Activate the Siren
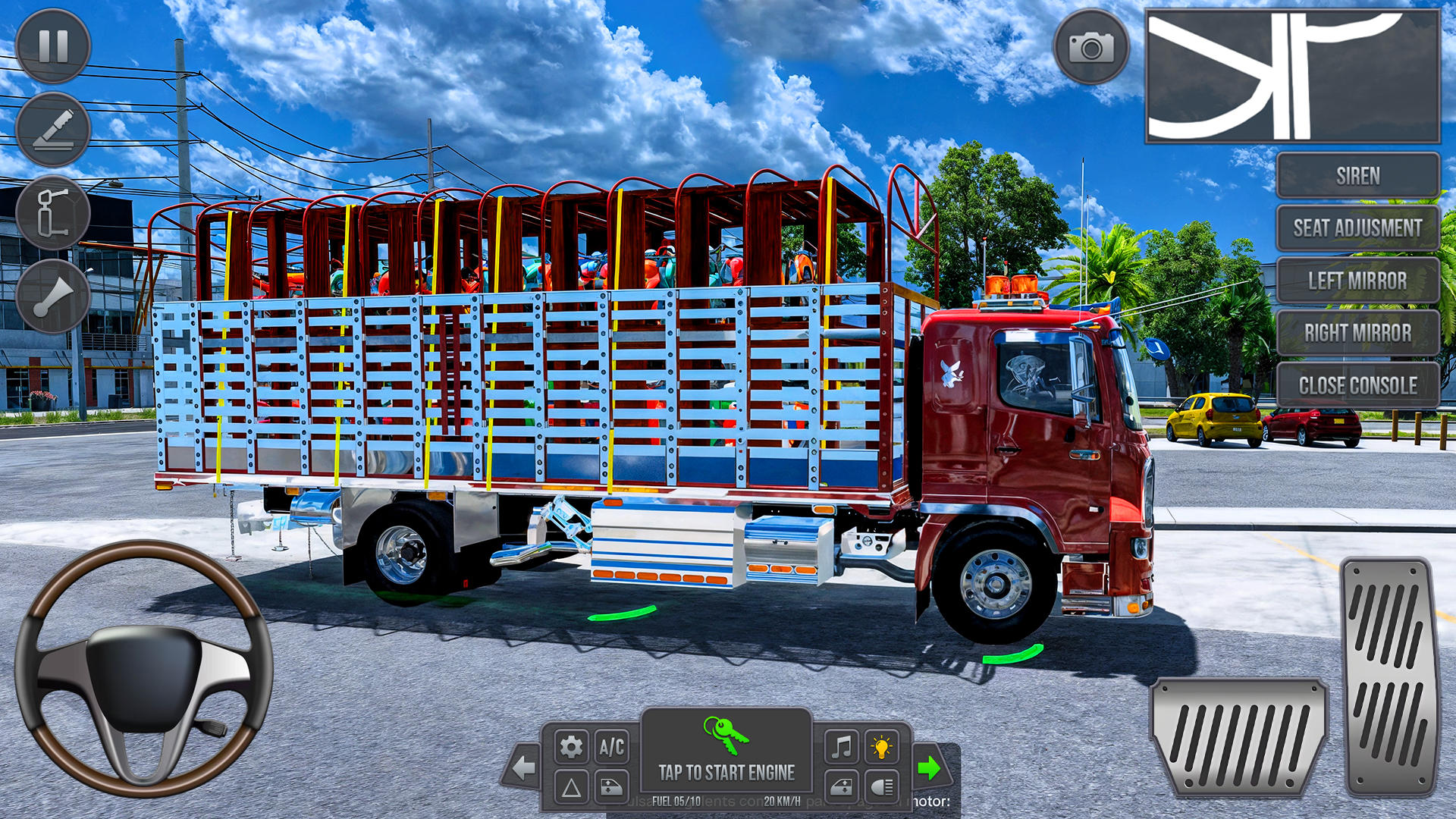 1357,176
